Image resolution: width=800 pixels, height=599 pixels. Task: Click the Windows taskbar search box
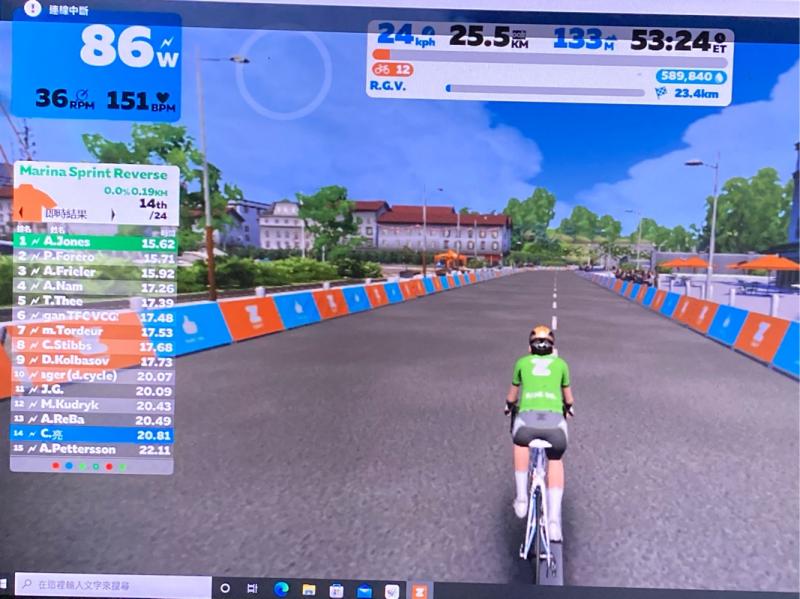coord(110,585)
